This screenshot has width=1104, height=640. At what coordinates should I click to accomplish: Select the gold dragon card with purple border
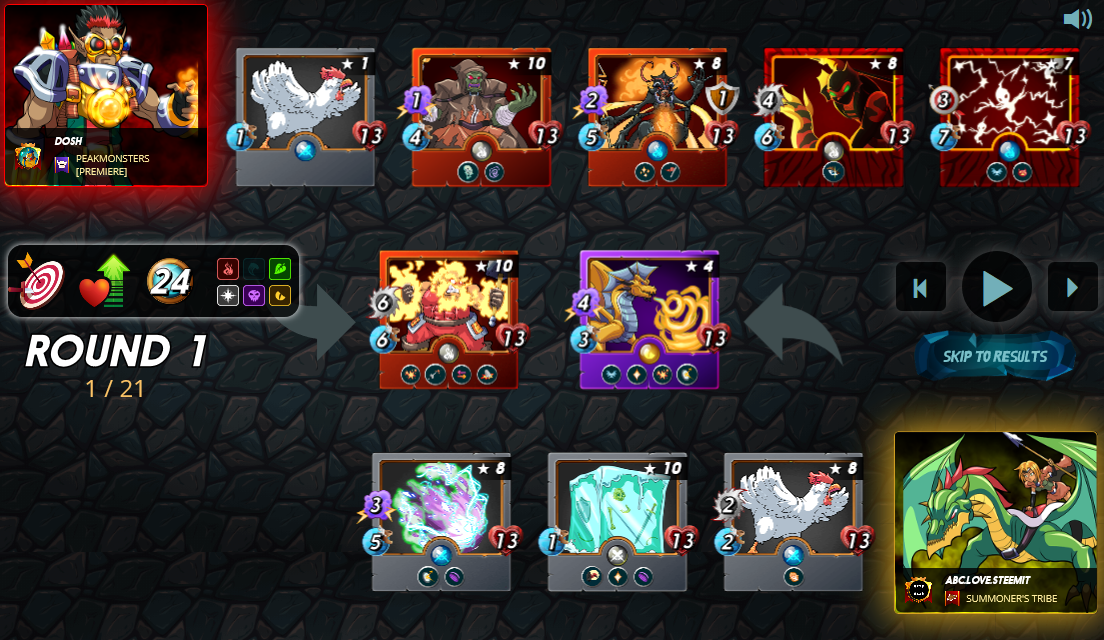pyautogui.click(x=649, y=320)
